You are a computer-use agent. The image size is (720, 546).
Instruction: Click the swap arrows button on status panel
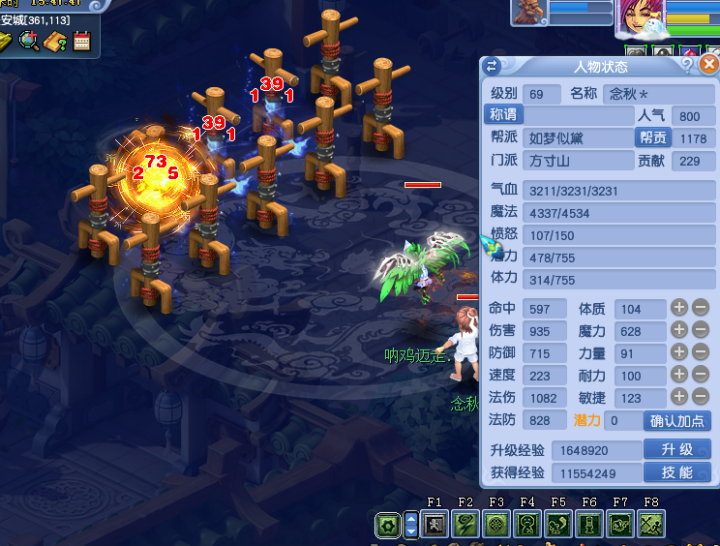[x=491, y=67]
